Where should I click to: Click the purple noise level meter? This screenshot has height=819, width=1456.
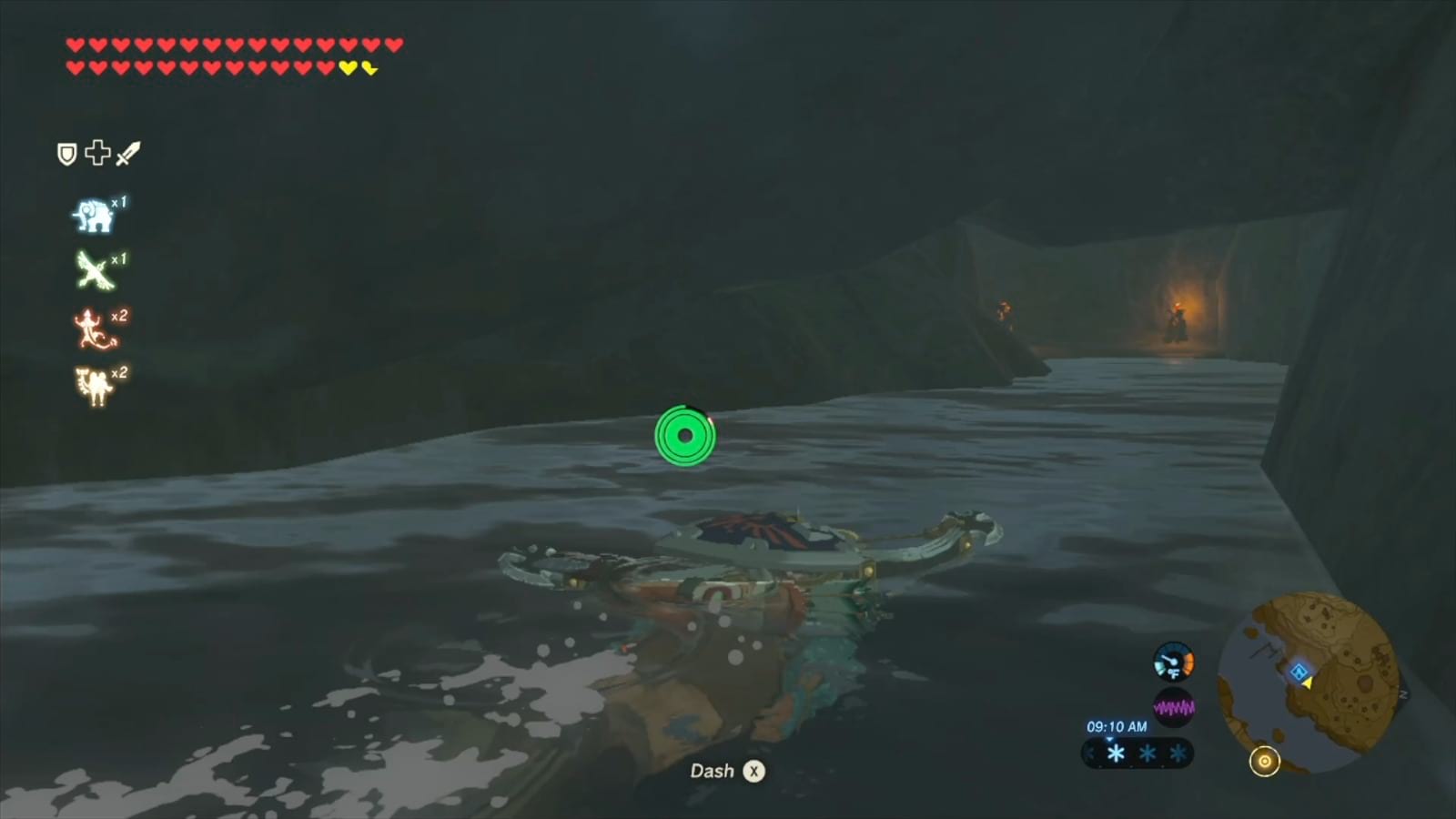click(x=1173, y=706)
